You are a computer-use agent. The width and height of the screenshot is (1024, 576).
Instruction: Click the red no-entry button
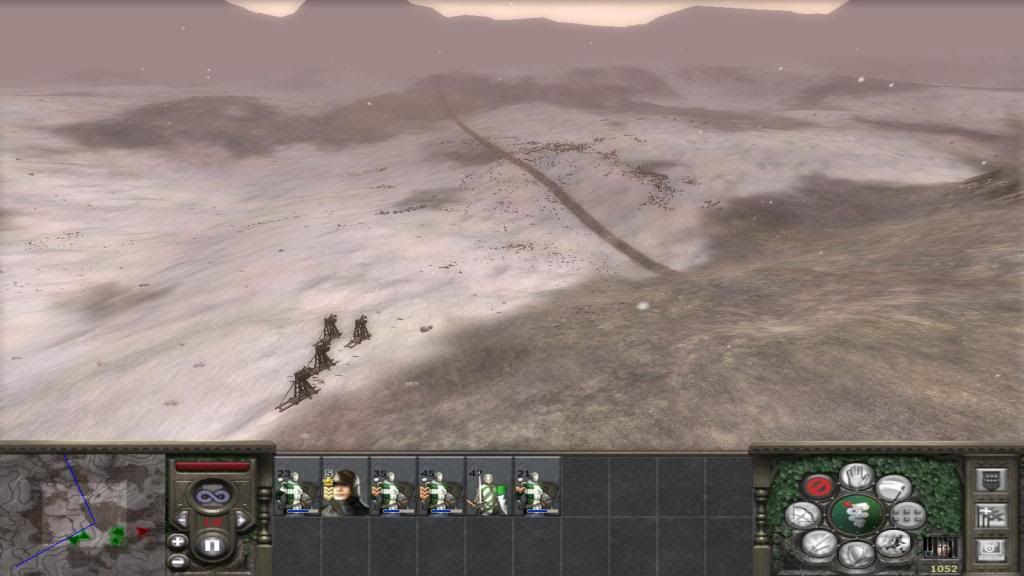pyautogui.click(x=819, y=487)
